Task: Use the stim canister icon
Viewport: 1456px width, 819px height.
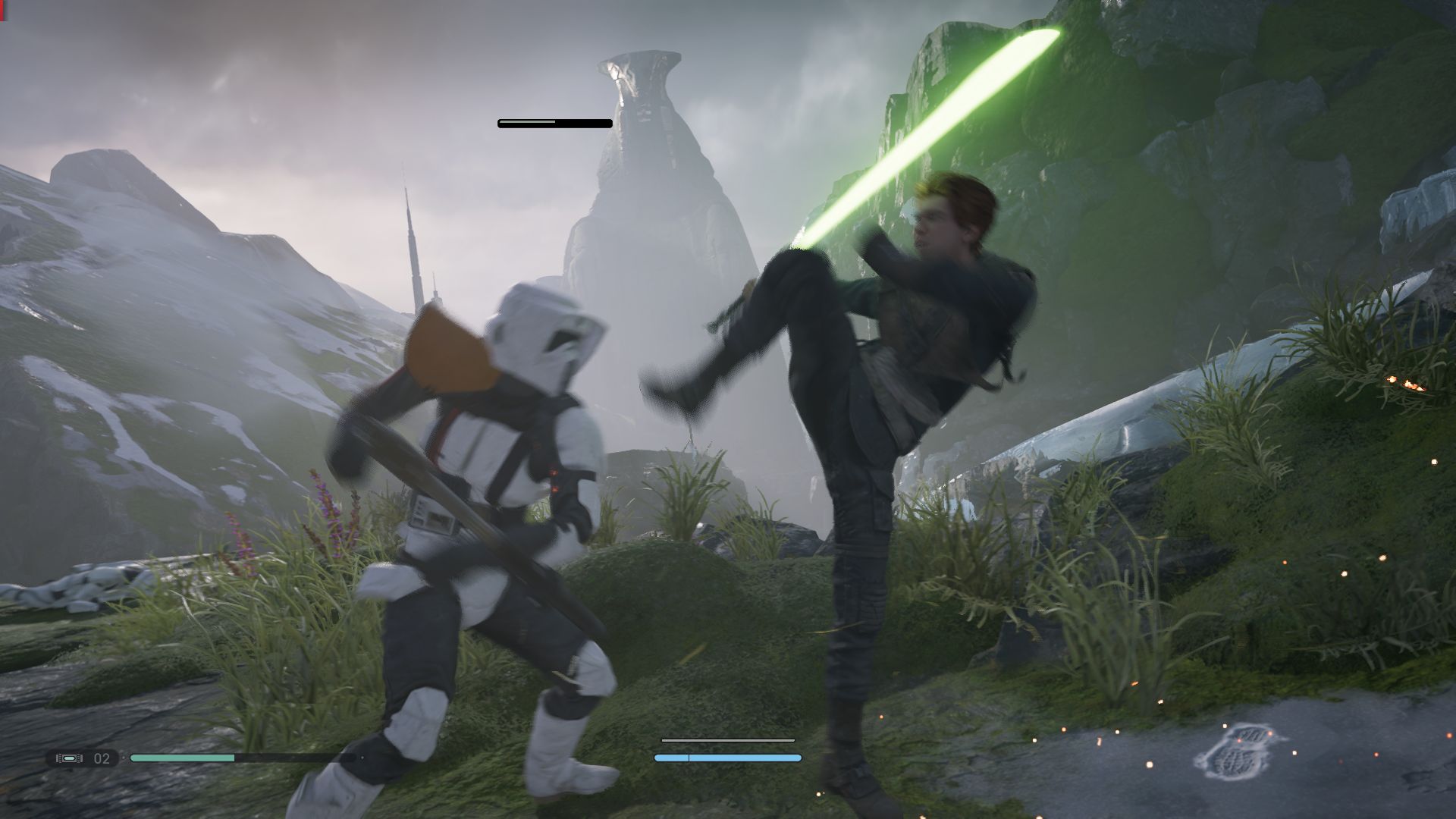Action: (x=68, y=758)
